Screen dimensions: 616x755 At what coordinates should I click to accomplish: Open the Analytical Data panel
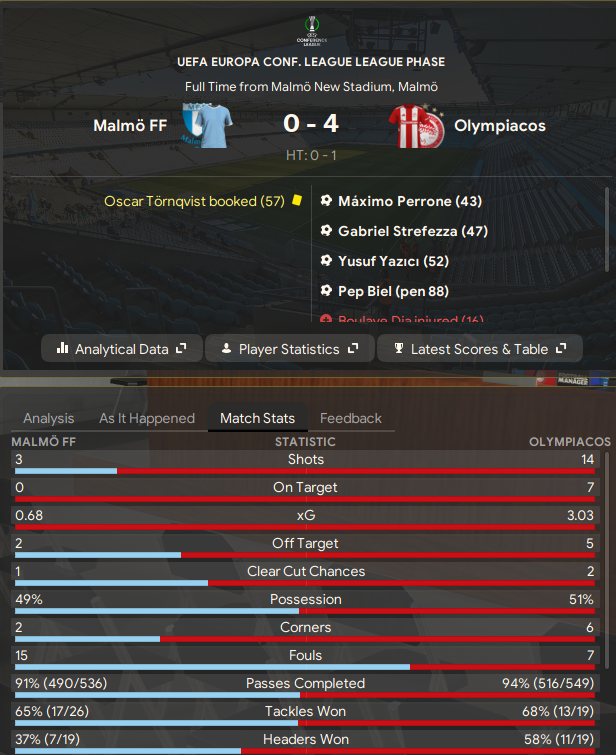(122, 349)
